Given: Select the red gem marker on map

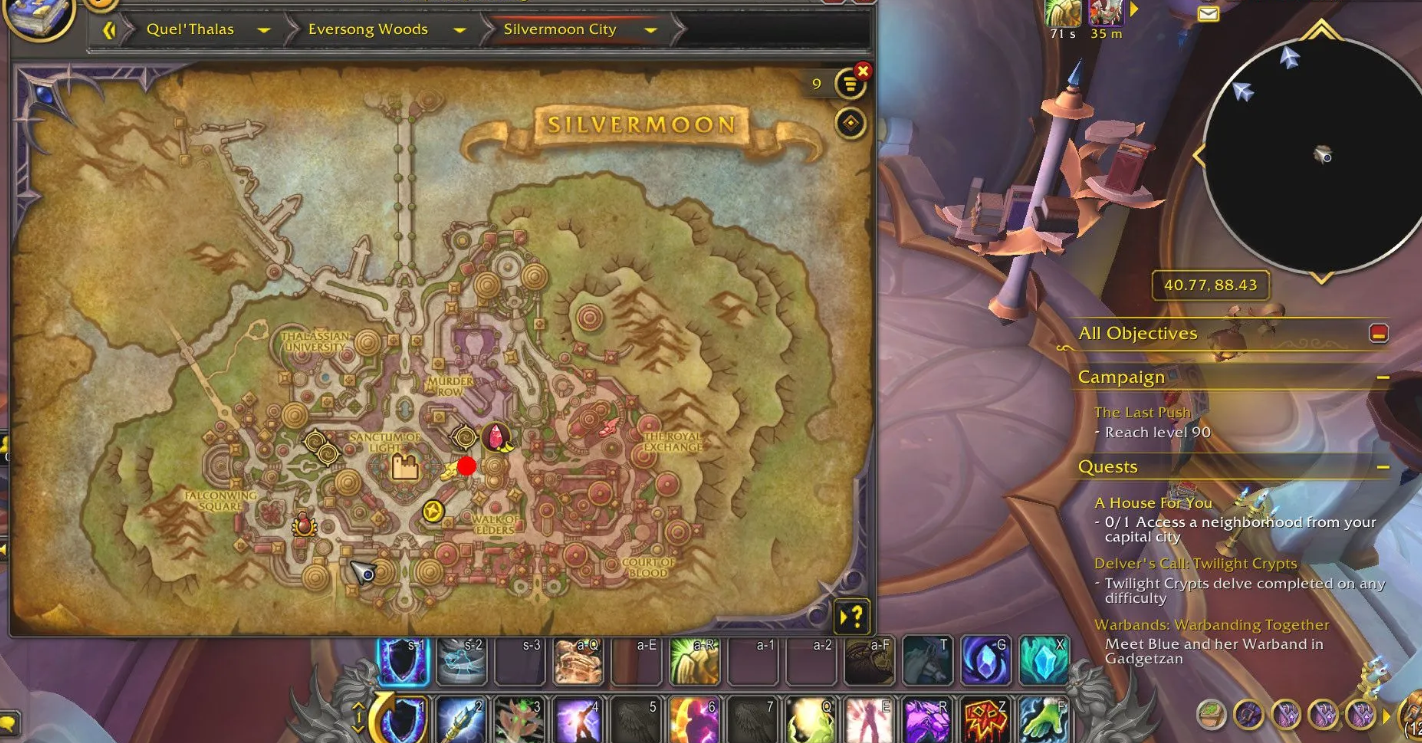Looking at the screenshot, I should [x=495, y=437].
